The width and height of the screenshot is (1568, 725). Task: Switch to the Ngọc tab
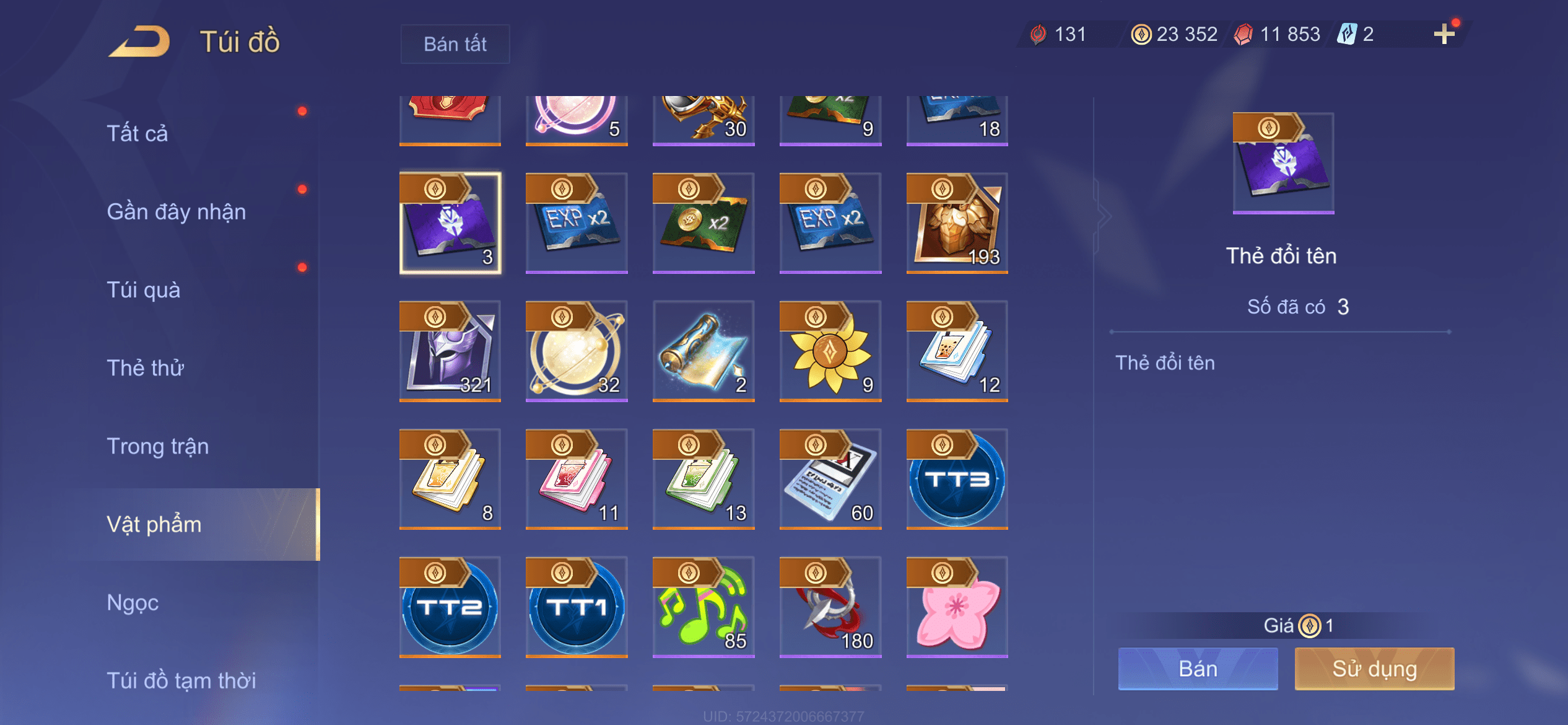tap(133, 602)
